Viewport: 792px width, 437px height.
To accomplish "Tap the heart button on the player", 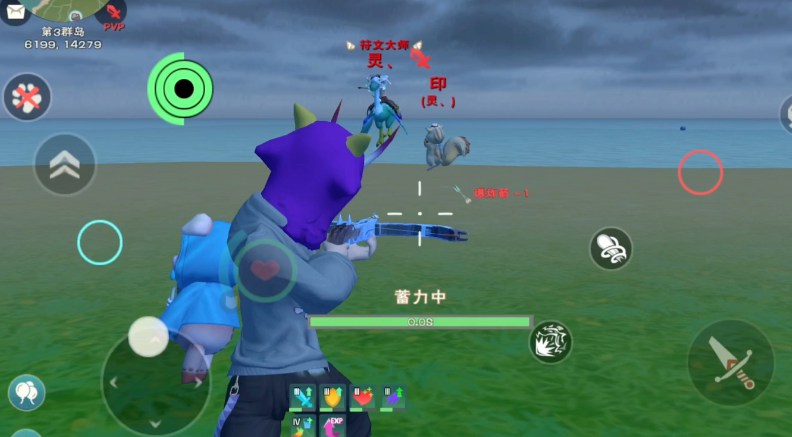I will pyautogui.click(x=264, y=270).
